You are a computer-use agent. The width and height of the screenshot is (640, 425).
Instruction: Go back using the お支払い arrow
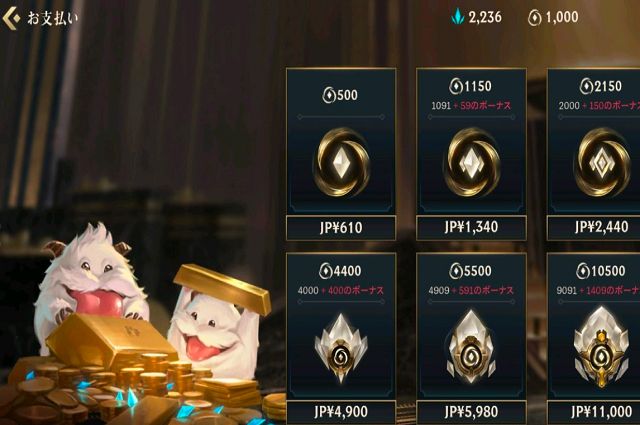click(x=12, y=18)
